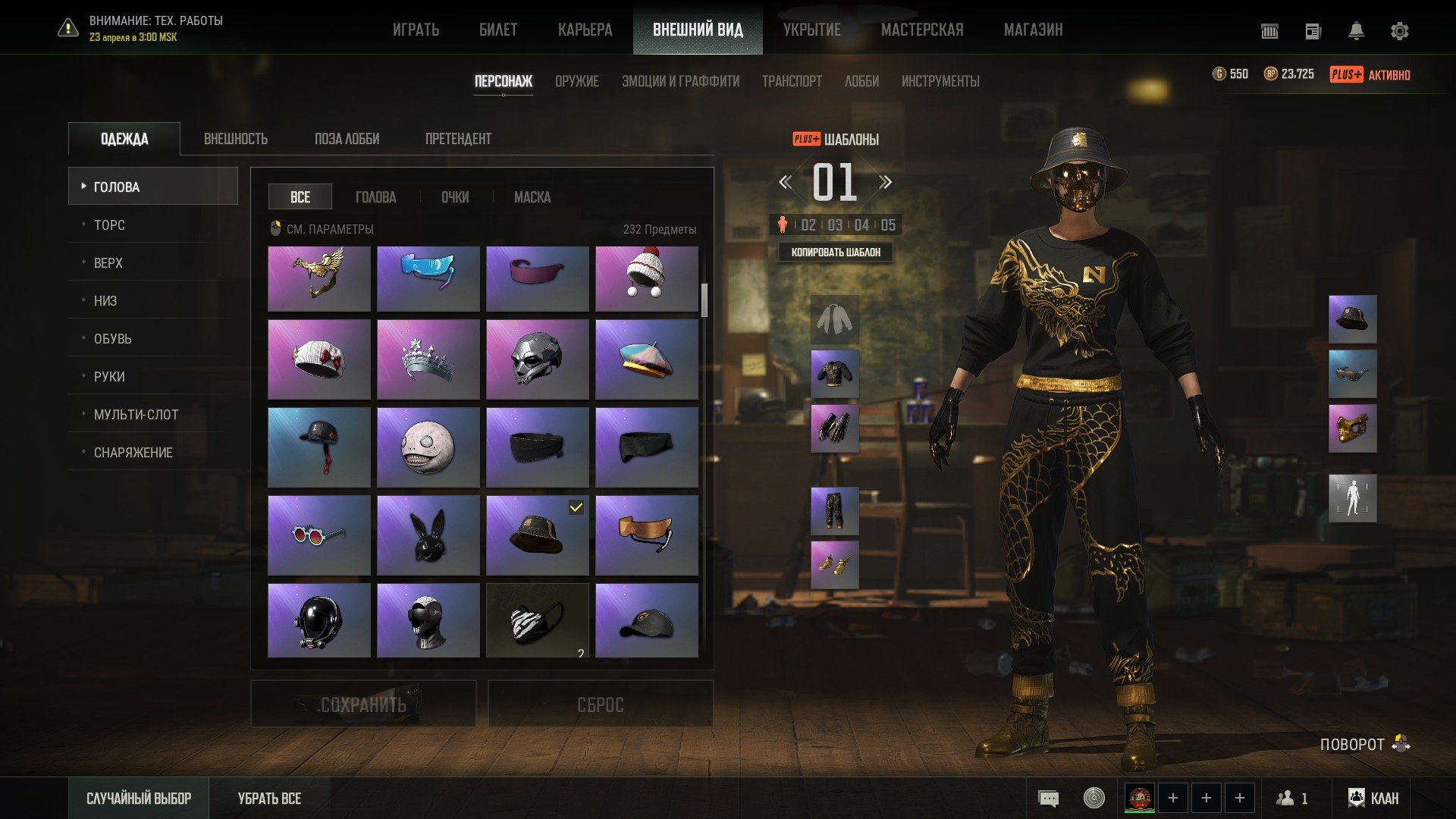1456x819 pixels.
Task: Open the settings gear icon
Action: pos(1399,31)
